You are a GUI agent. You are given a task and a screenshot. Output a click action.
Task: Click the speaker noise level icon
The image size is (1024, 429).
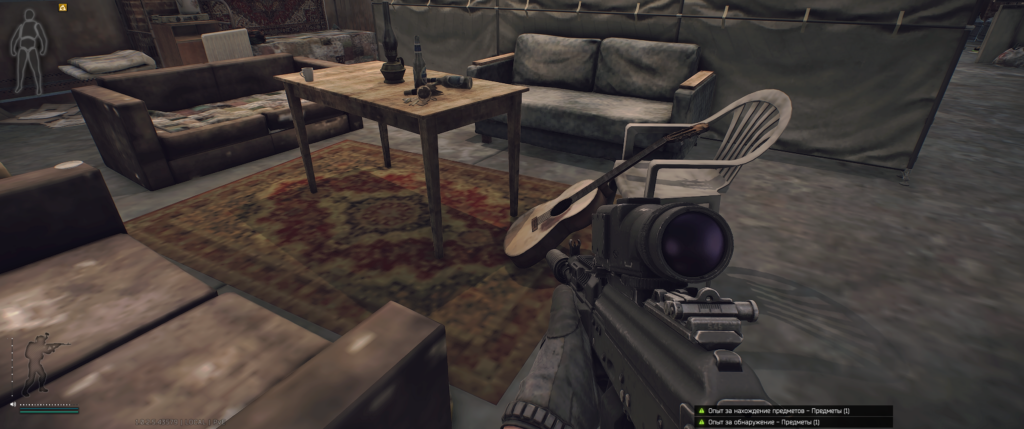[13, 404]
